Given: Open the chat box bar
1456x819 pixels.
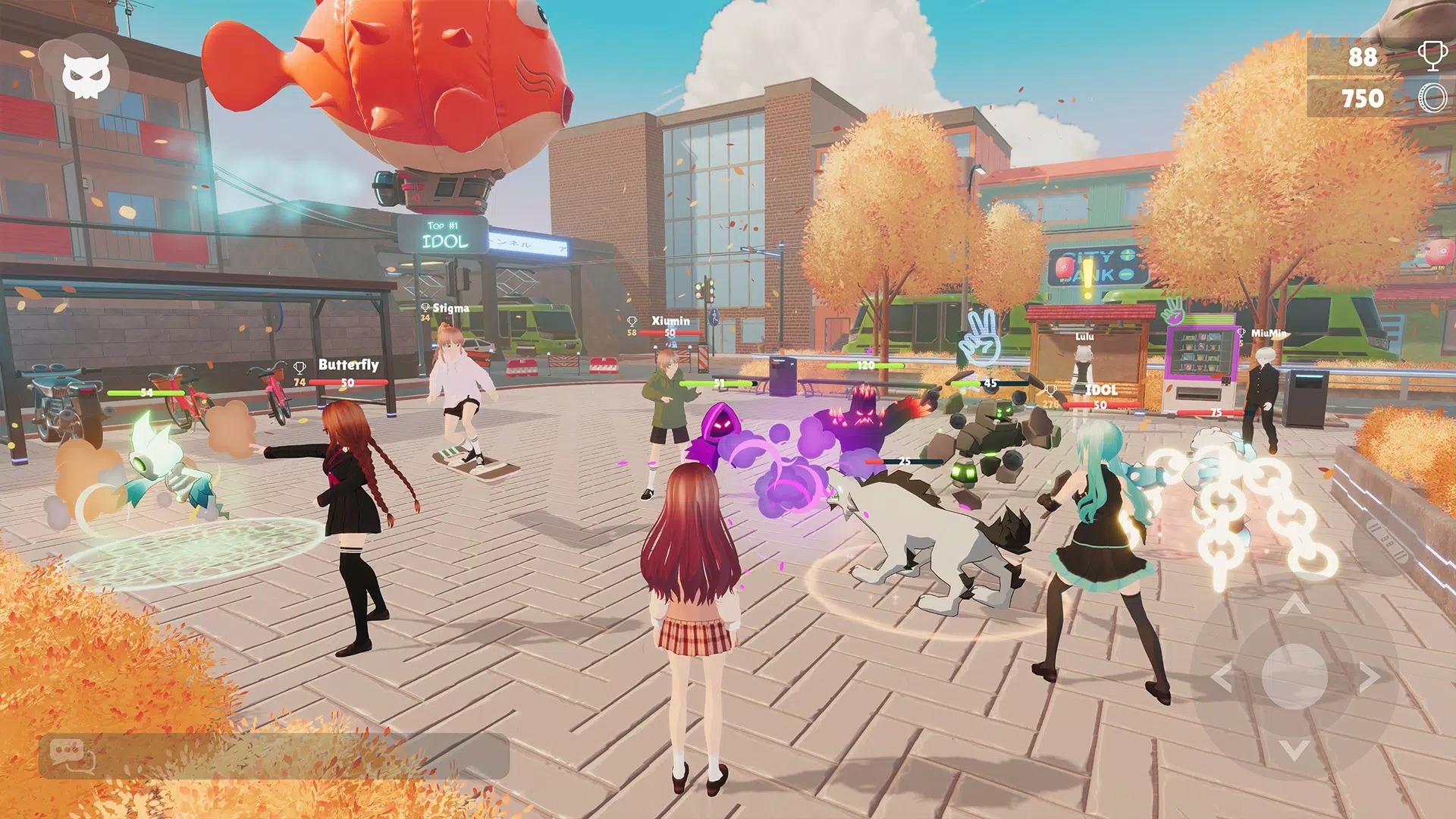Looking at the screenshot, I should point(273,756).
